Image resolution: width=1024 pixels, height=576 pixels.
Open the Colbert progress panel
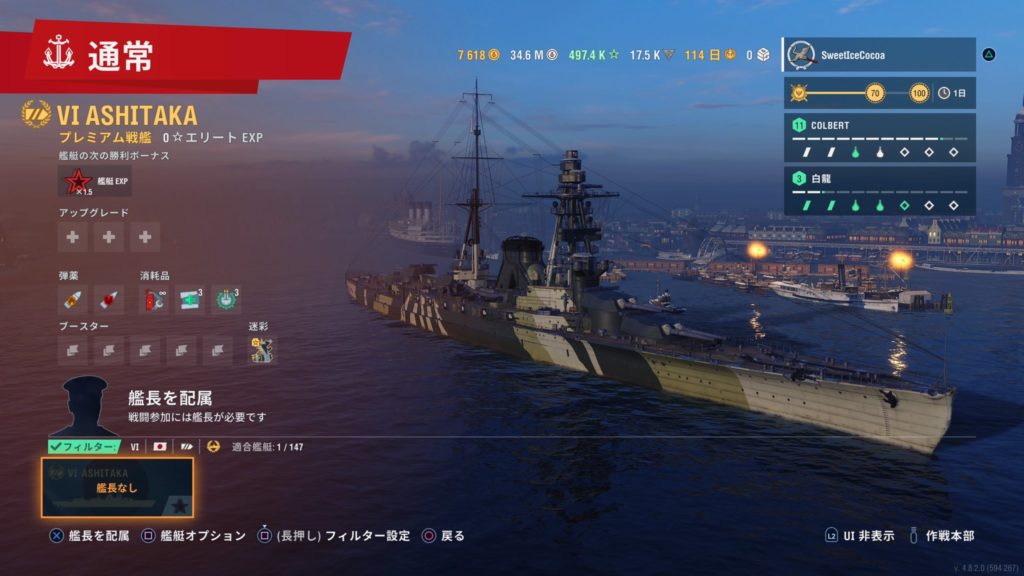coord(879,138)
